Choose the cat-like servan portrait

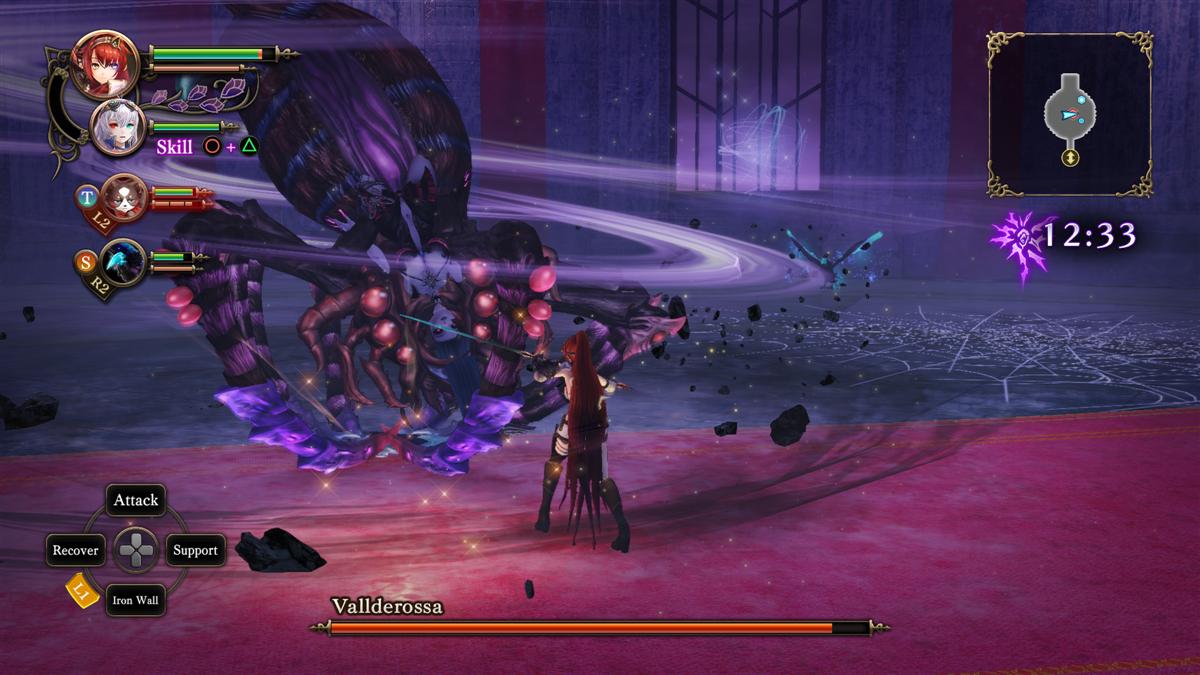tap(124, 196)
